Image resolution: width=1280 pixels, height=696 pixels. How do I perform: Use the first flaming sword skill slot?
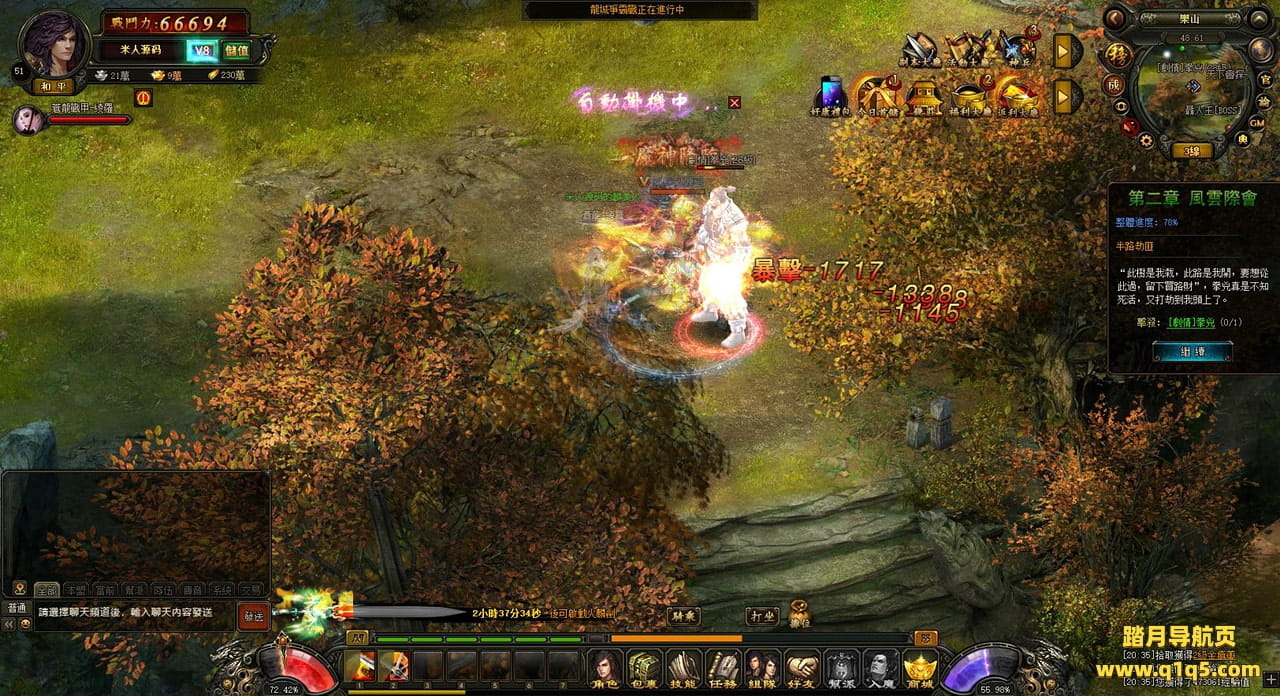pos(360,666)
